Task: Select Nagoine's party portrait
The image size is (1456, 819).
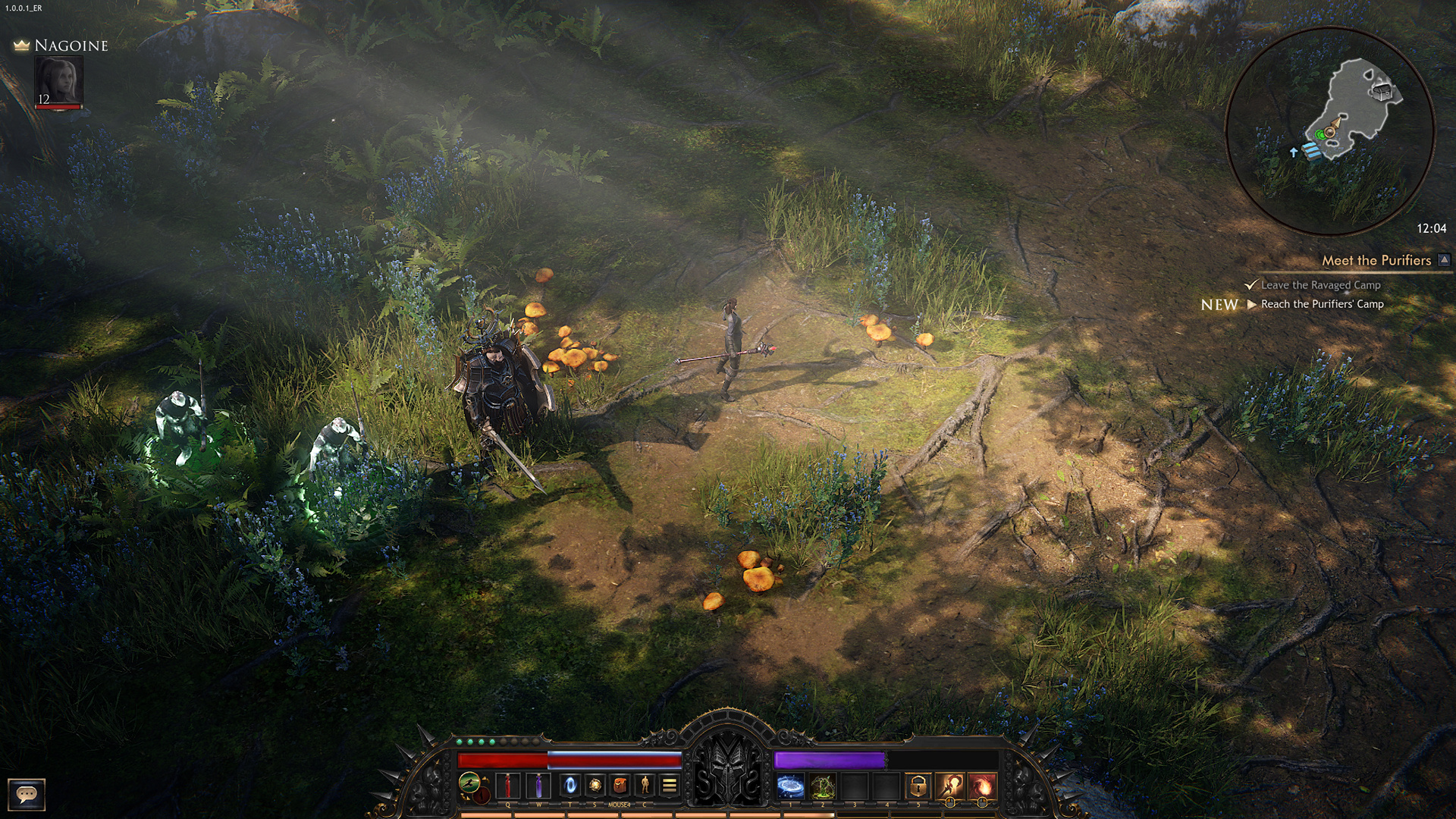Action: (58, 81)
